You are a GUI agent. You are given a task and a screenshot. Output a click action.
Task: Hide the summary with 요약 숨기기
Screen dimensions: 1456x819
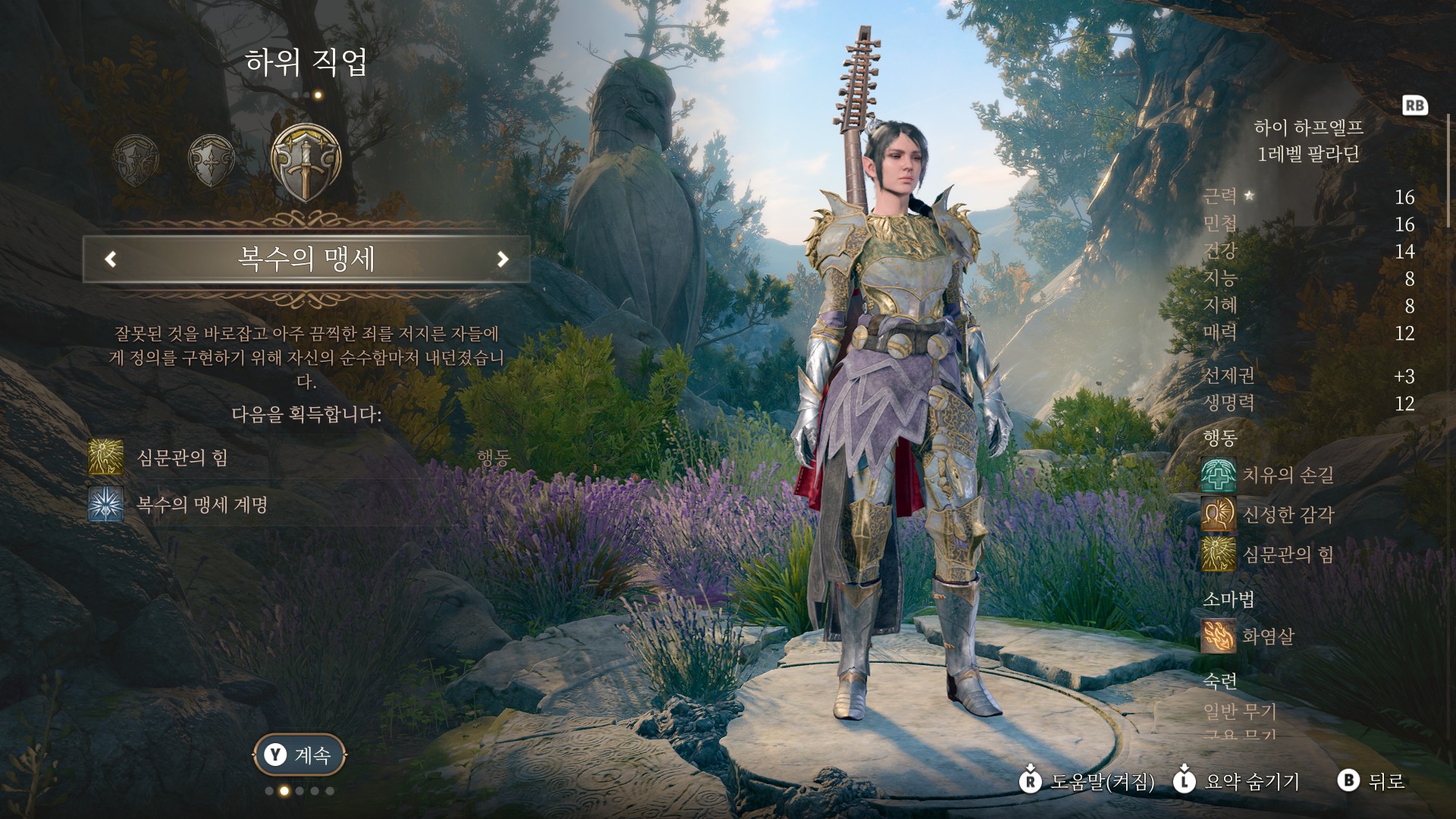pos(1236,781)
